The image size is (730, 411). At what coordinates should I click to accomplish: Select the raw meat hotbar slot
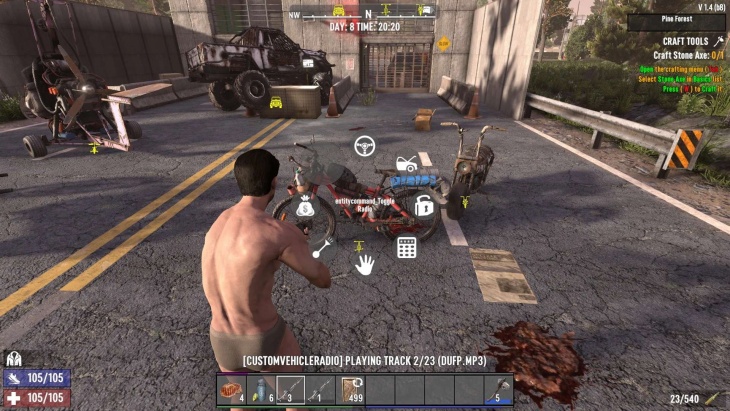point(231,390)
